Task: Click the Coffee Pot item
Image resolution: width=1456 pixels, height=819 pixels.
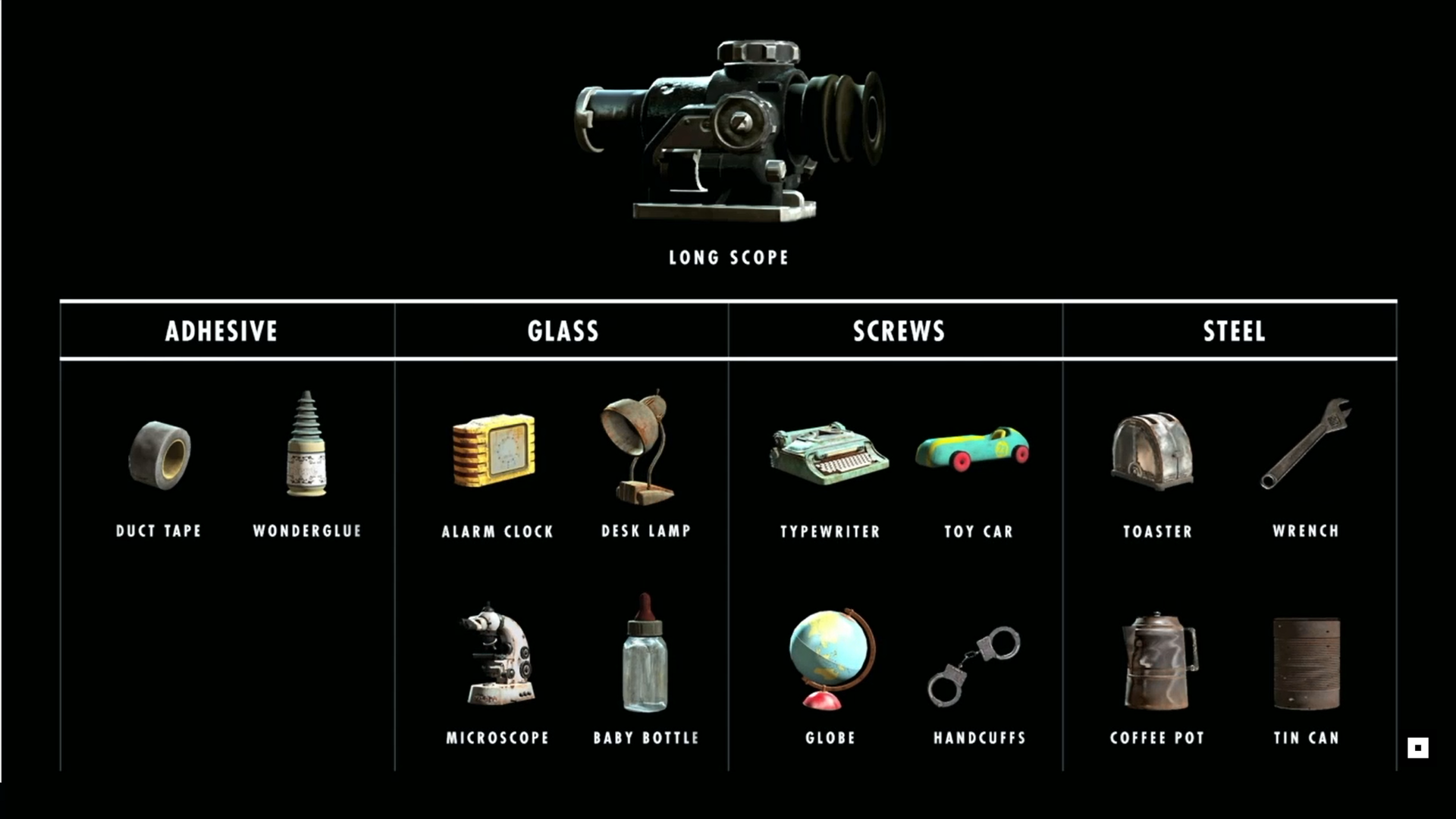Action: 1158,661
